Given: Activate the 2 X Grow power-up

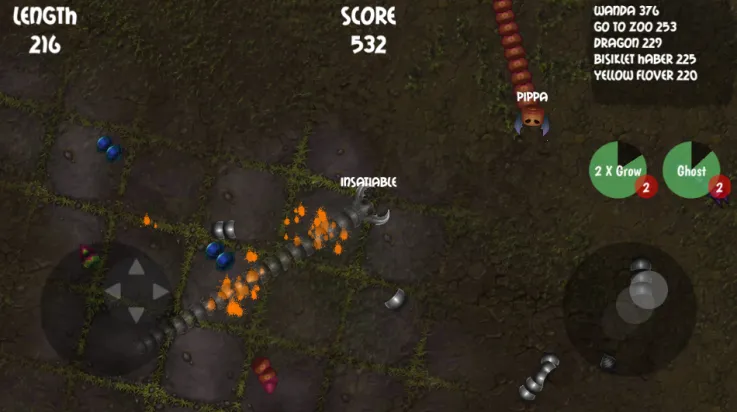Looking at the screenshot, I should pos(617,169).
